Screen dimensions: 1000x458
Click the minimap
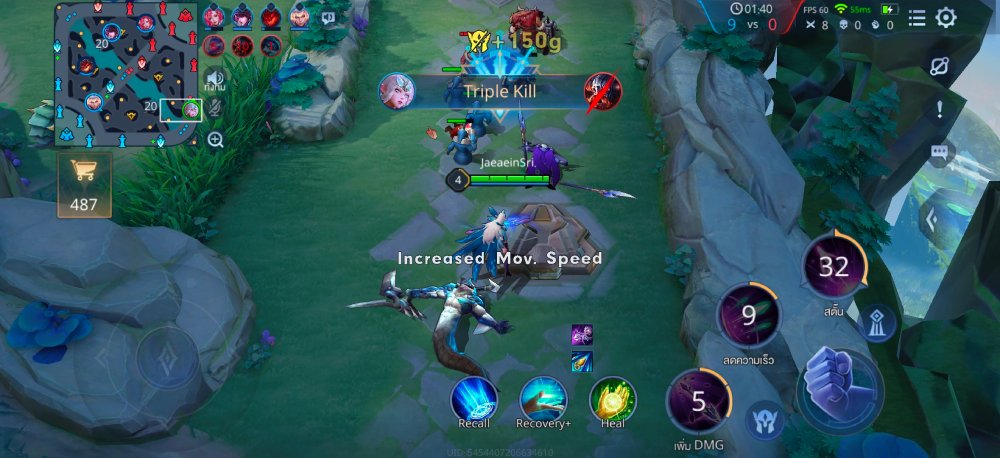tap(126, 74)
